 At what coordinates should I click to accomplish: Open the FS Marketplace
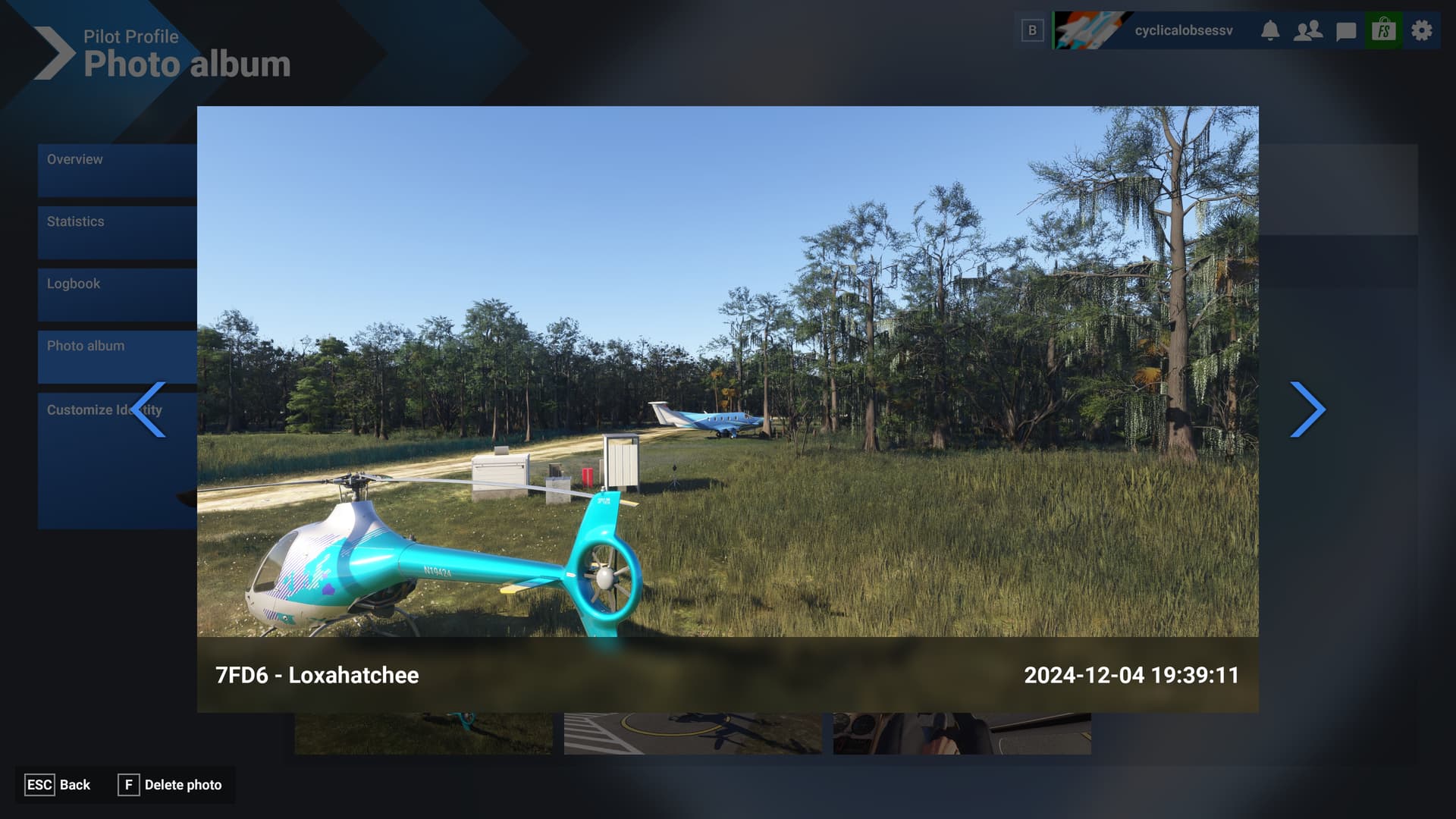coord(1382,30)
